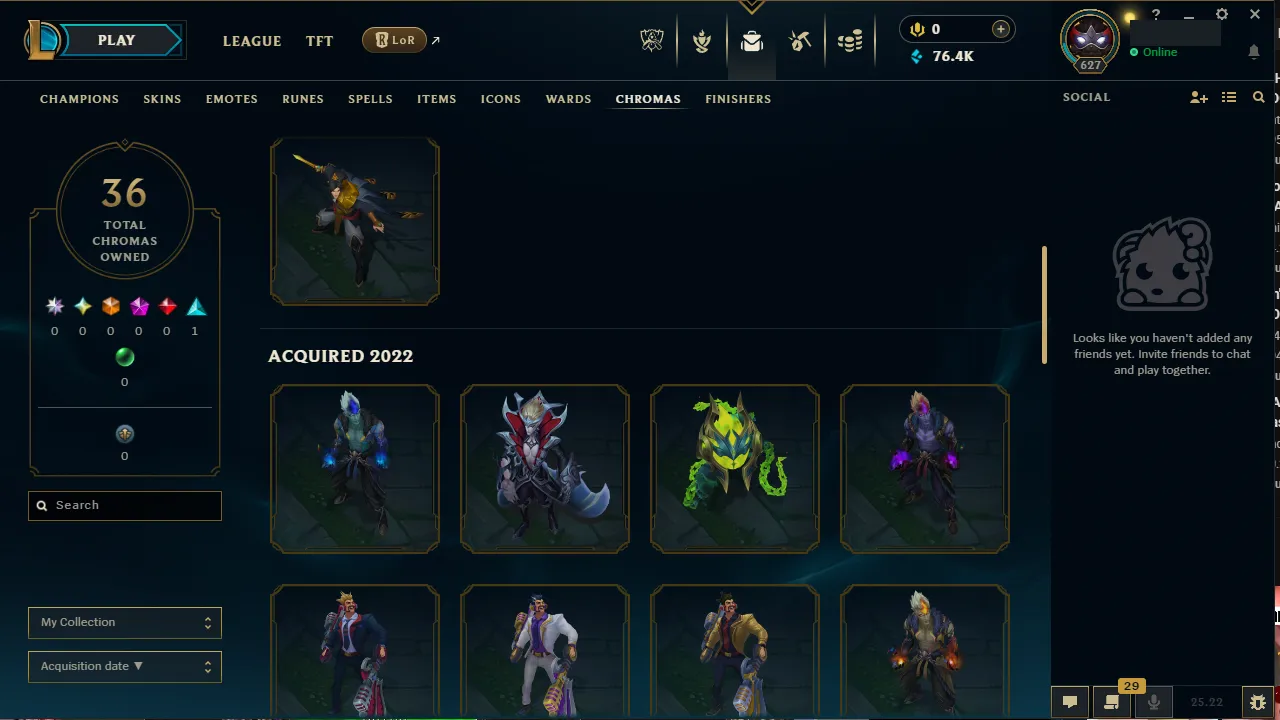This screenshot has height=720, width=1280.
Task: Mute the microphone in the chat bar
Action: pyautogui.click(x=1153, y=702)
